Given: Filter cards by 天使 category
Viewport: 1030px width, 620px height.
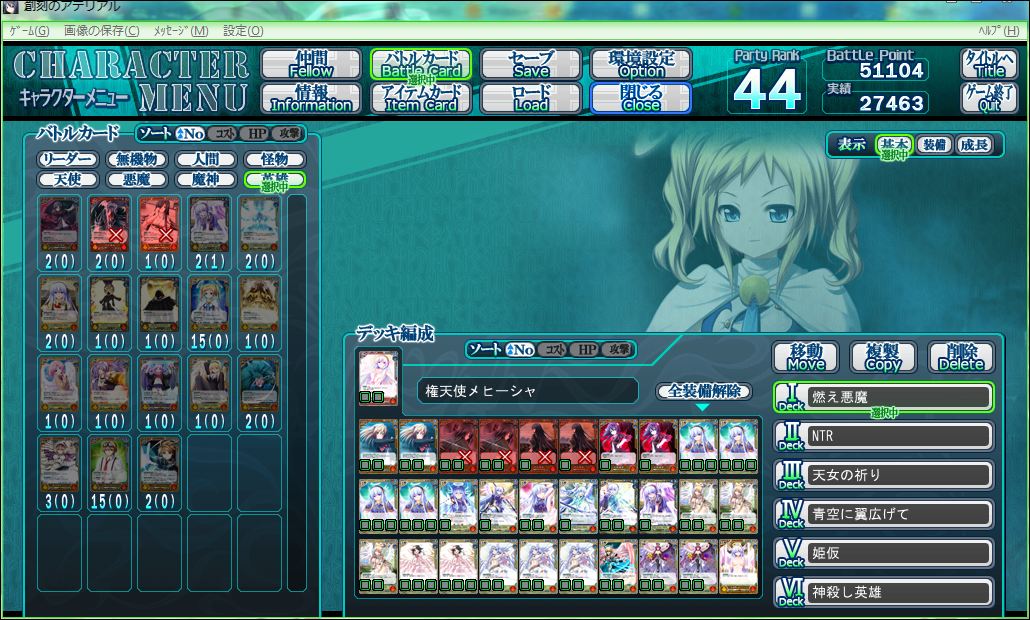Looking at the screenshot, I should click(68, 179).
